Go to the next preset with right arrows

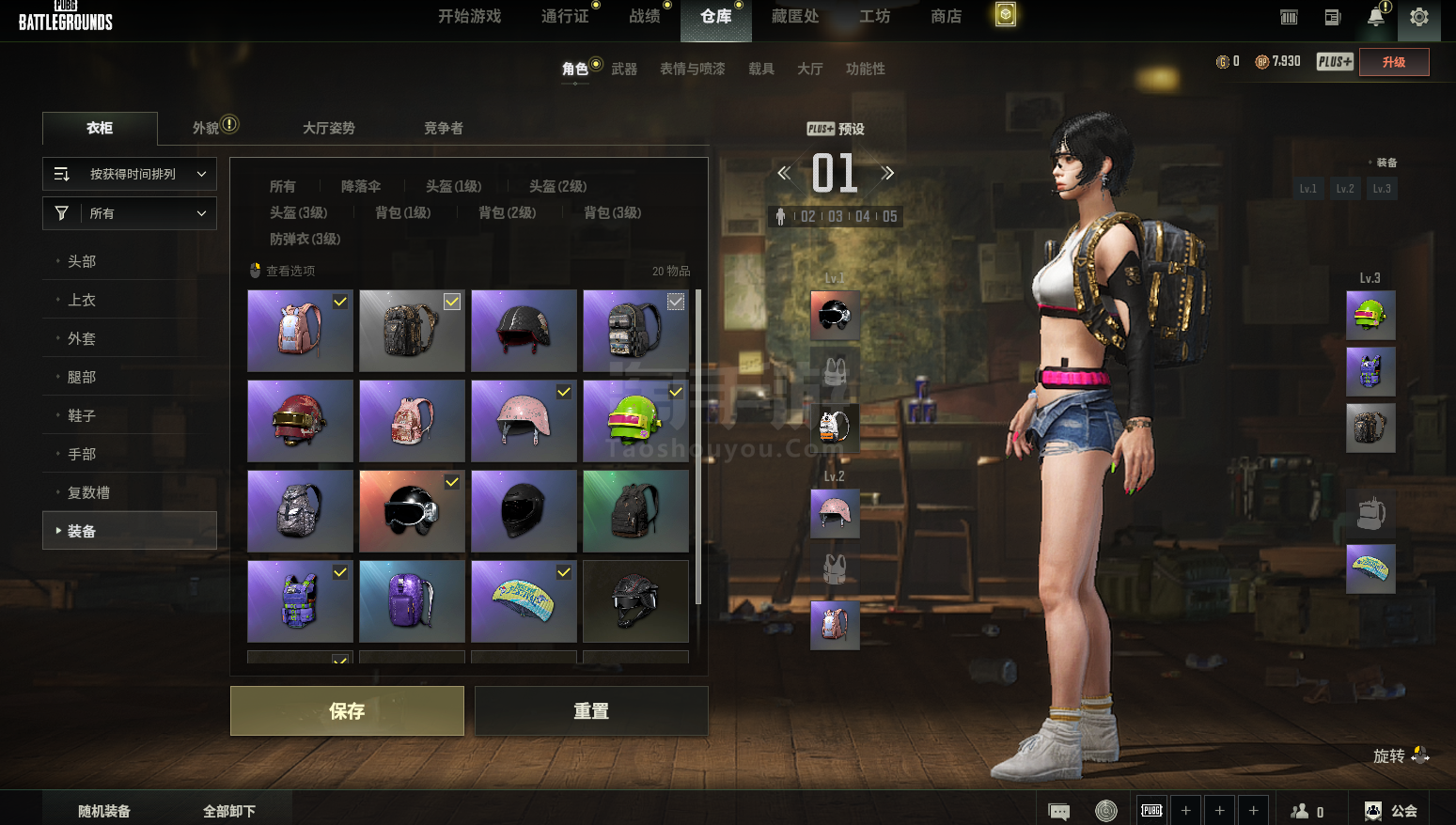pyautogui.click(x=886, y=173)
